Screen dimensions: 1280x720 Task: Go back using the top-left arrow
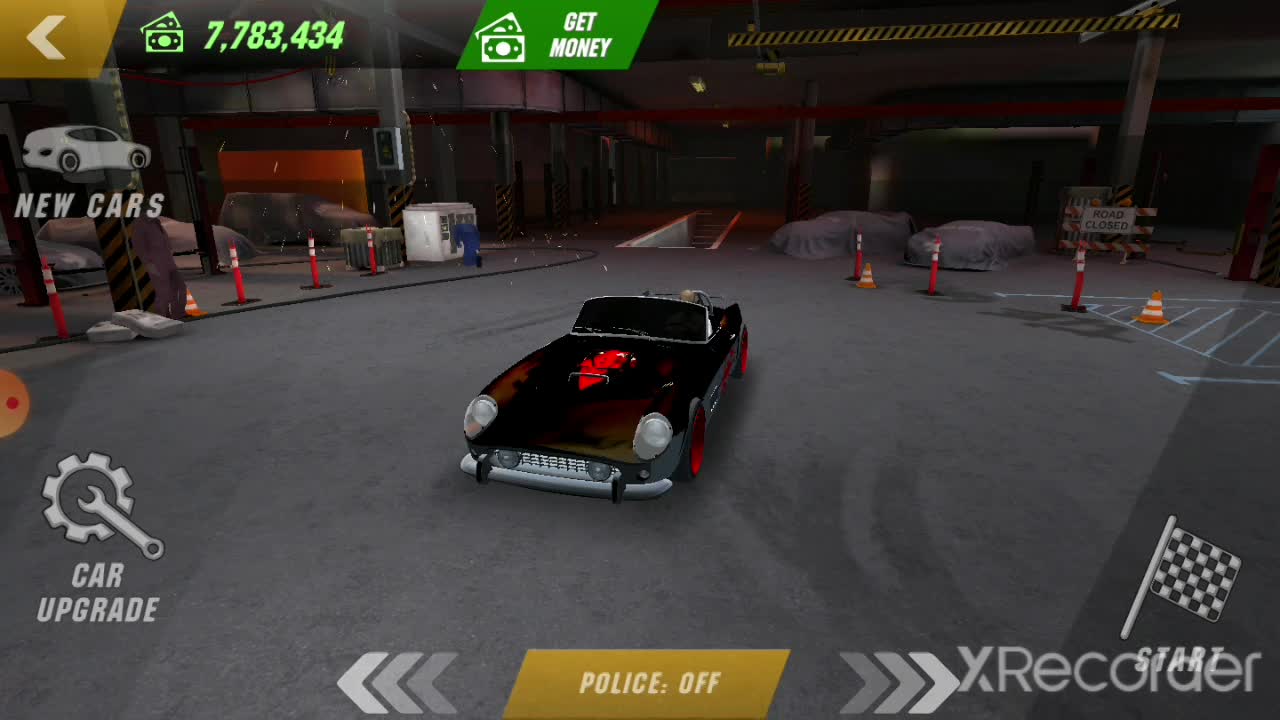[47, 37]
